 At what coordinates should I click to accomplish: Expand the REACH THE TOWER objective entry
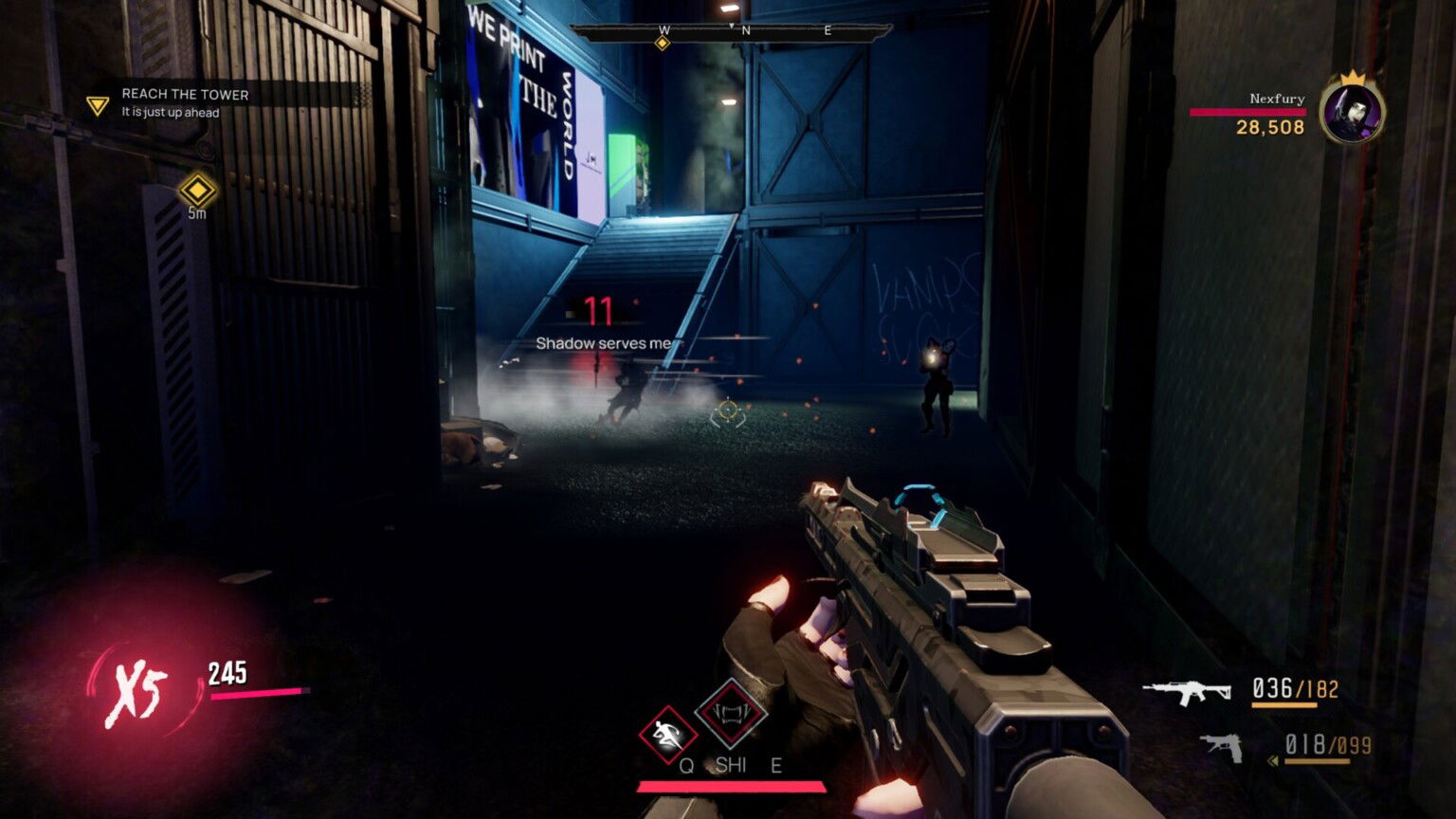[x=183, y=94]
